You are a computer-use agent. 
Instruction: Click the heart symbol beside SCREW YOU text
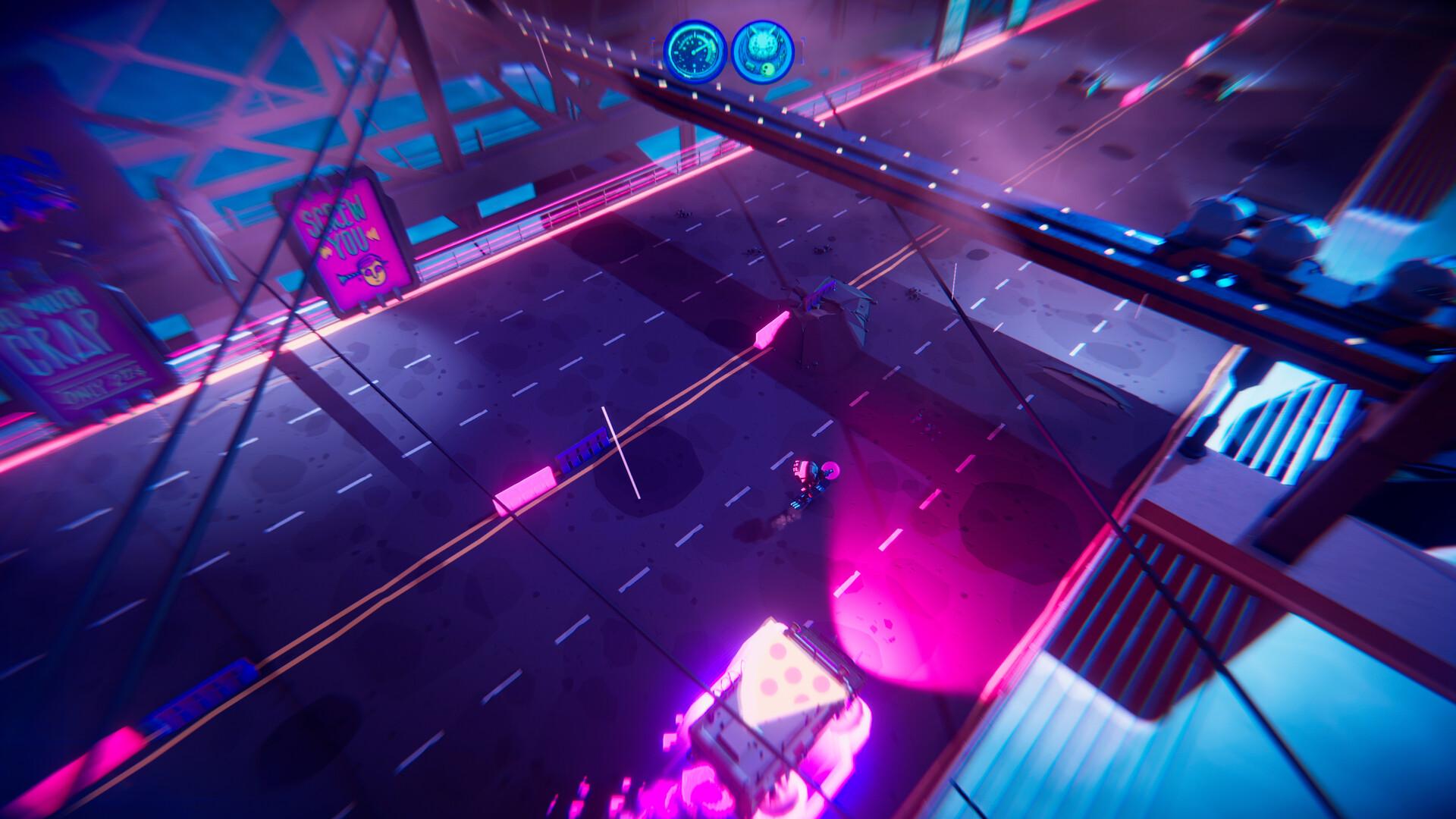(373, 234)
